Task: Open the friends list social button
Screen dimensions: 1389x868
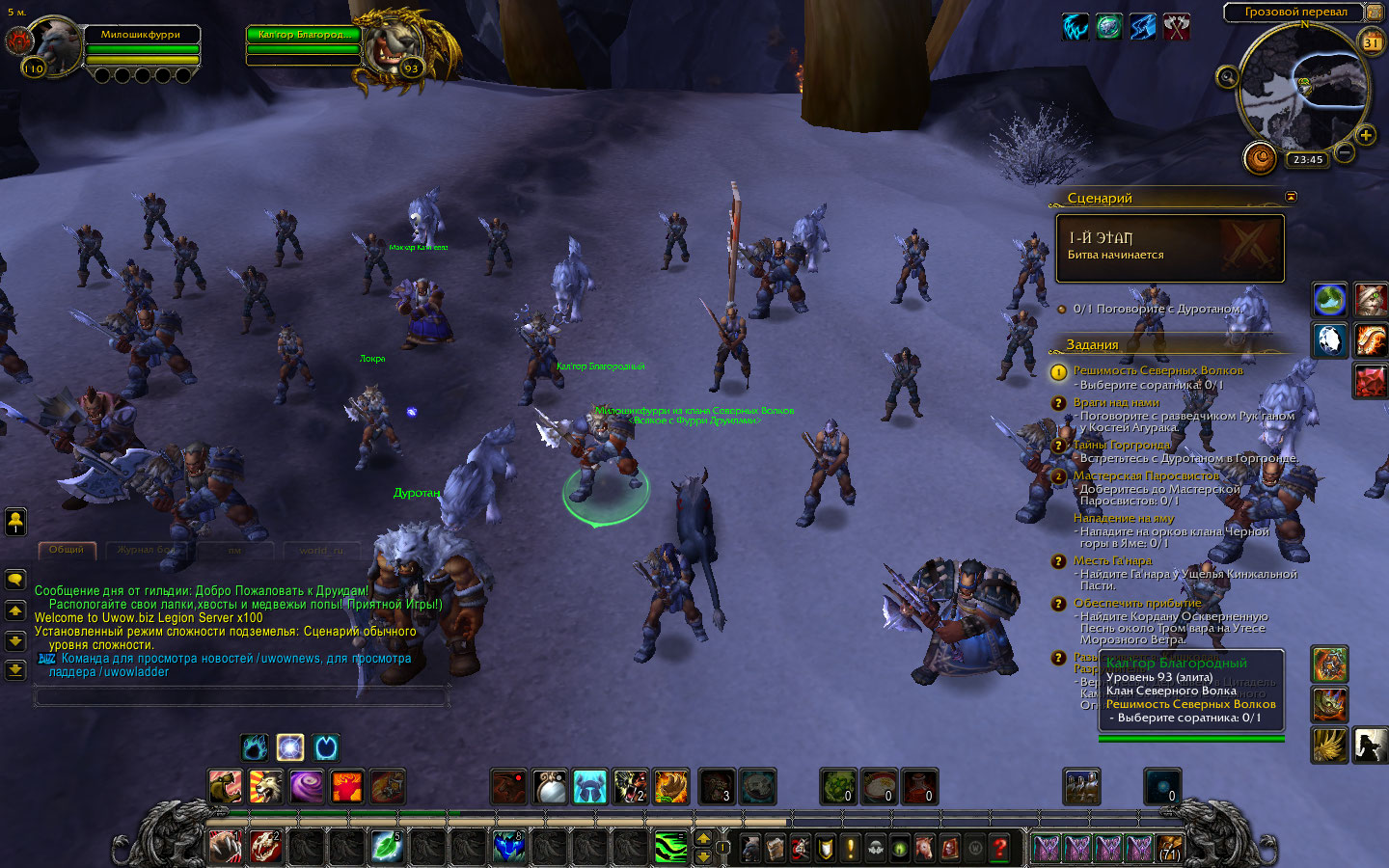Action: (x=15, y=522)
